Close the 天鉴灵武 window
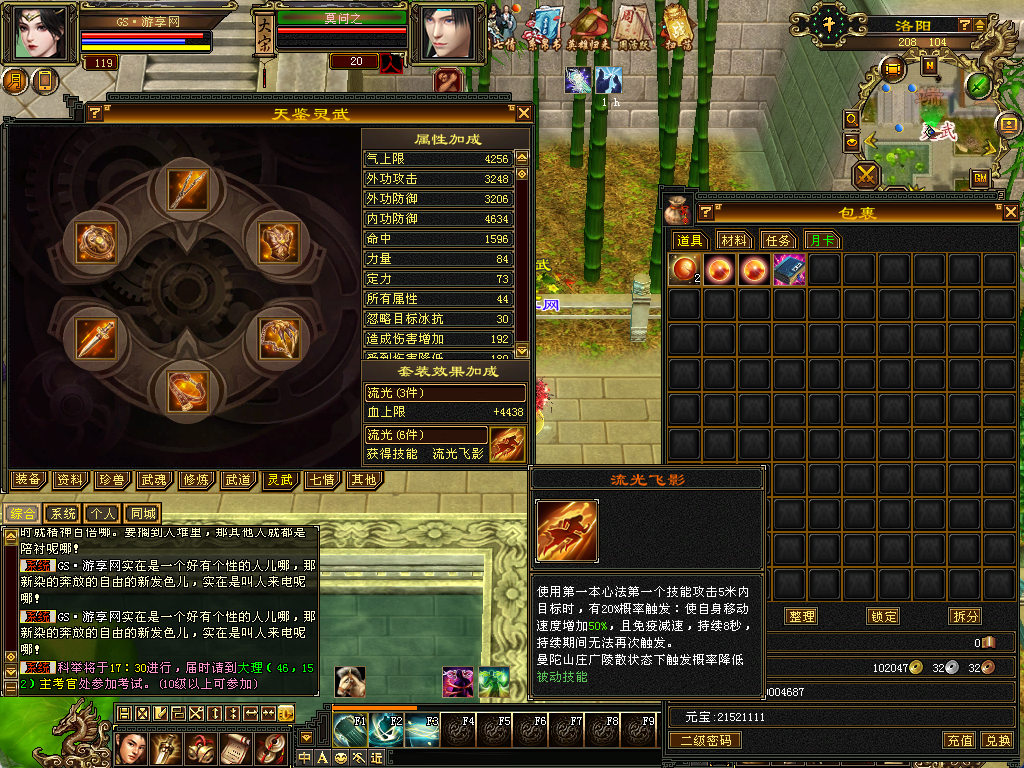The height and width of the screenshot is (768, 1024). click(x=523, y=113)
